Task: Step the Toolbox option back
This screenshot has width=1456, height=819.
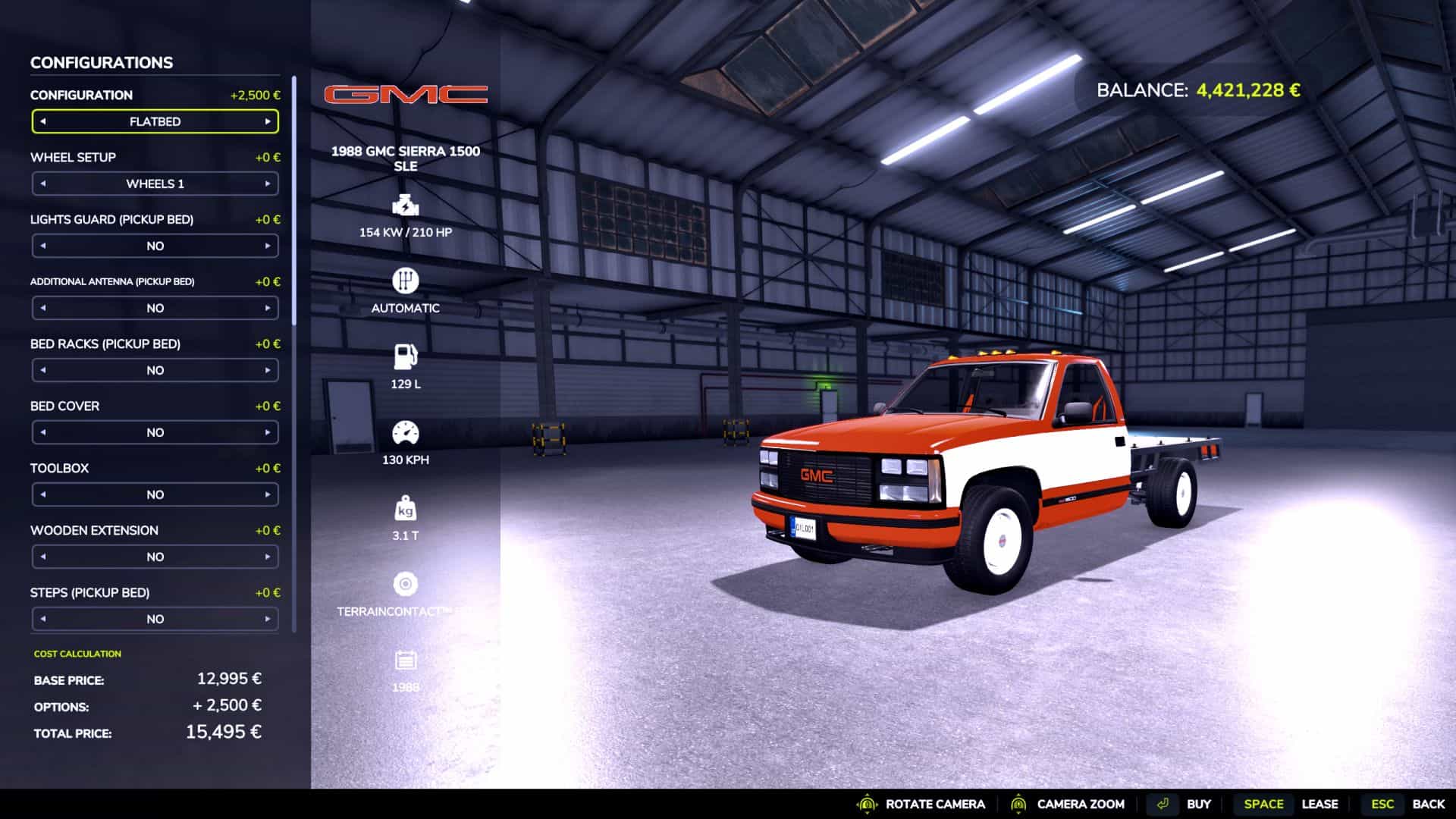Action: [43, 494]
